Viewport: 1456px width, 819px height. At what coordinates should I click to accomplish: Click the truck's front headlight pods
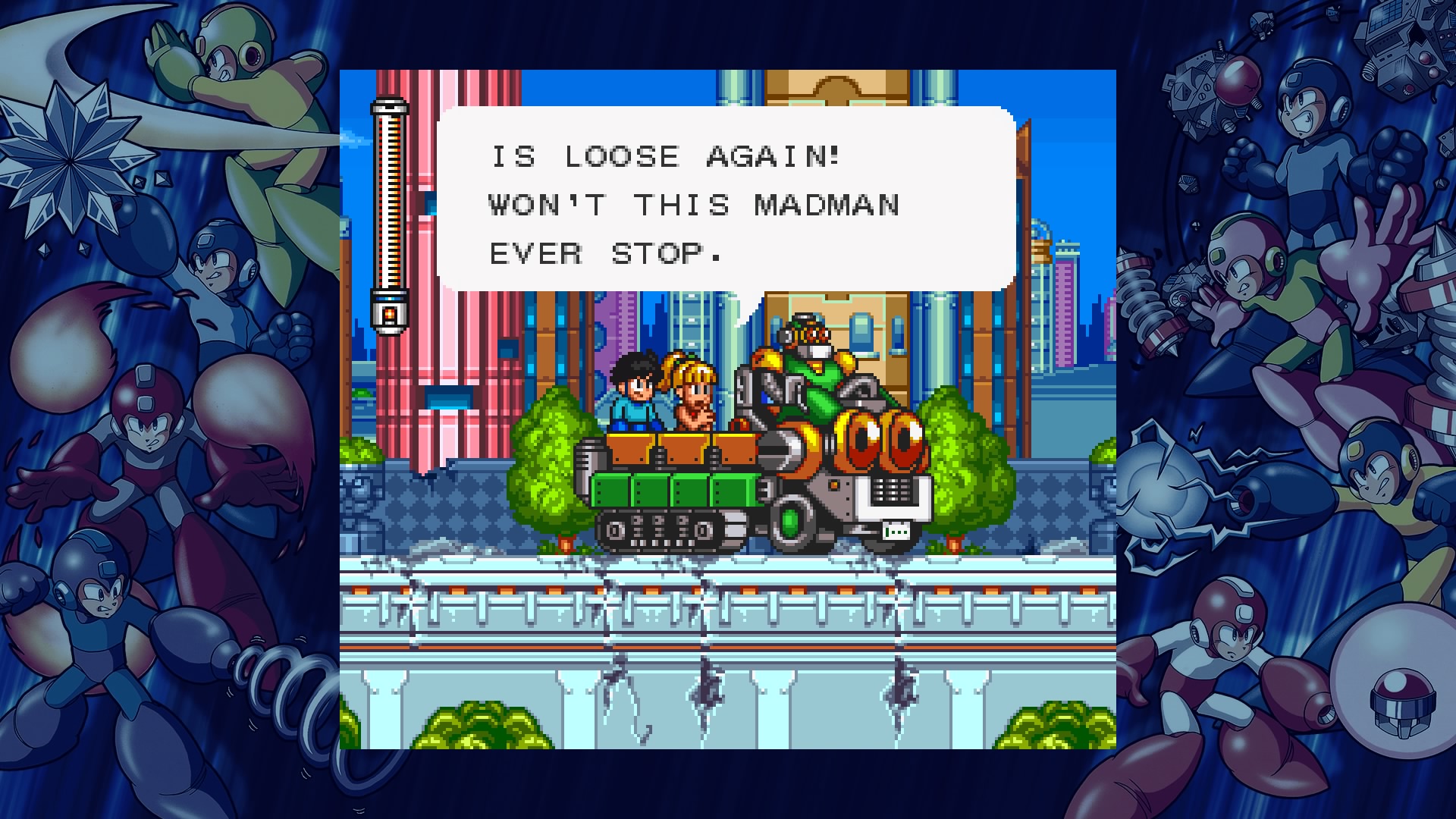tap(880, 440)
